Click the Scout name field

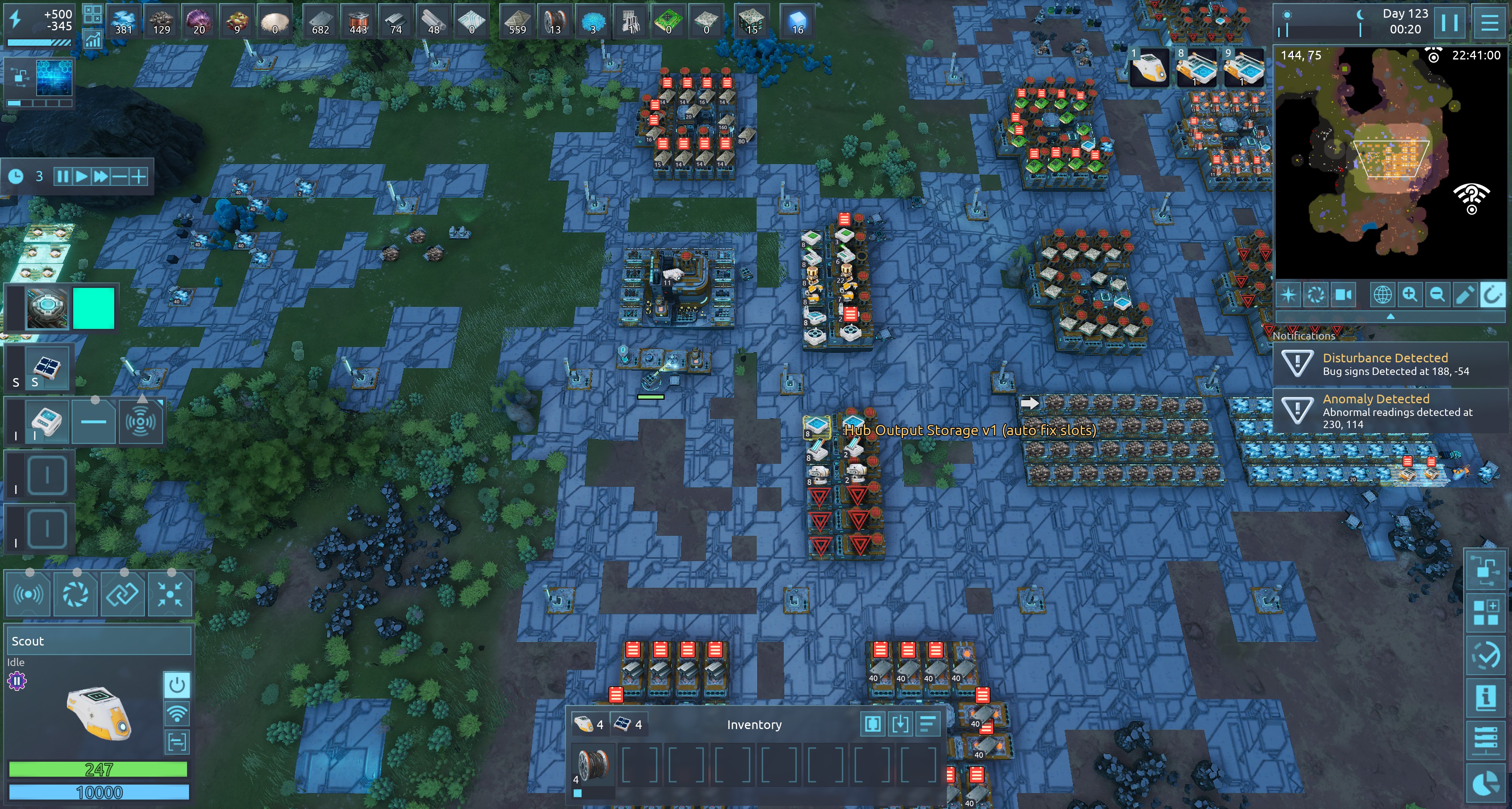(x=98, y=641)
